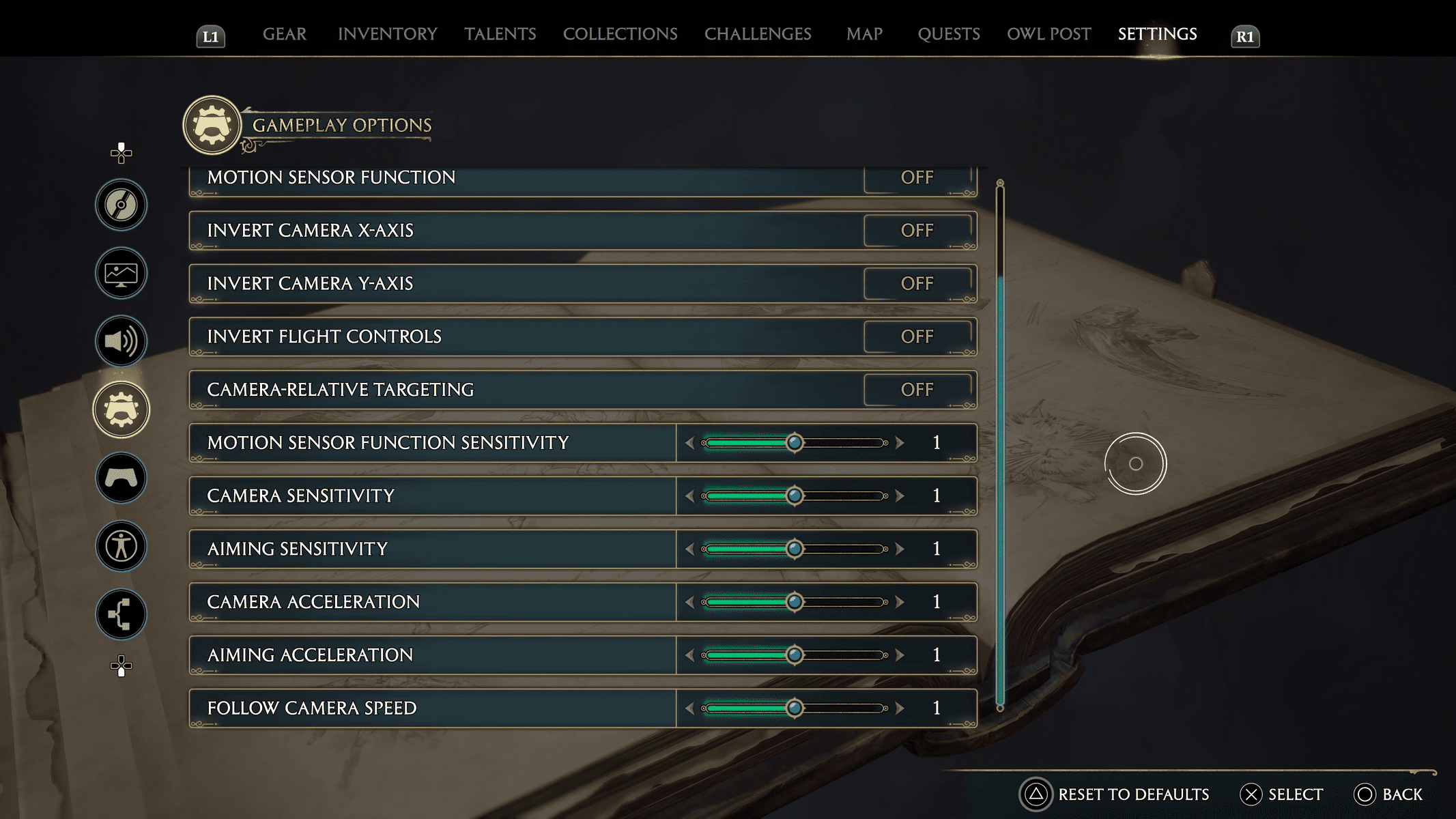Click the right arrow on Follow Camera Speed
This screenshot has height=819, width=1456.
point(900,708)
